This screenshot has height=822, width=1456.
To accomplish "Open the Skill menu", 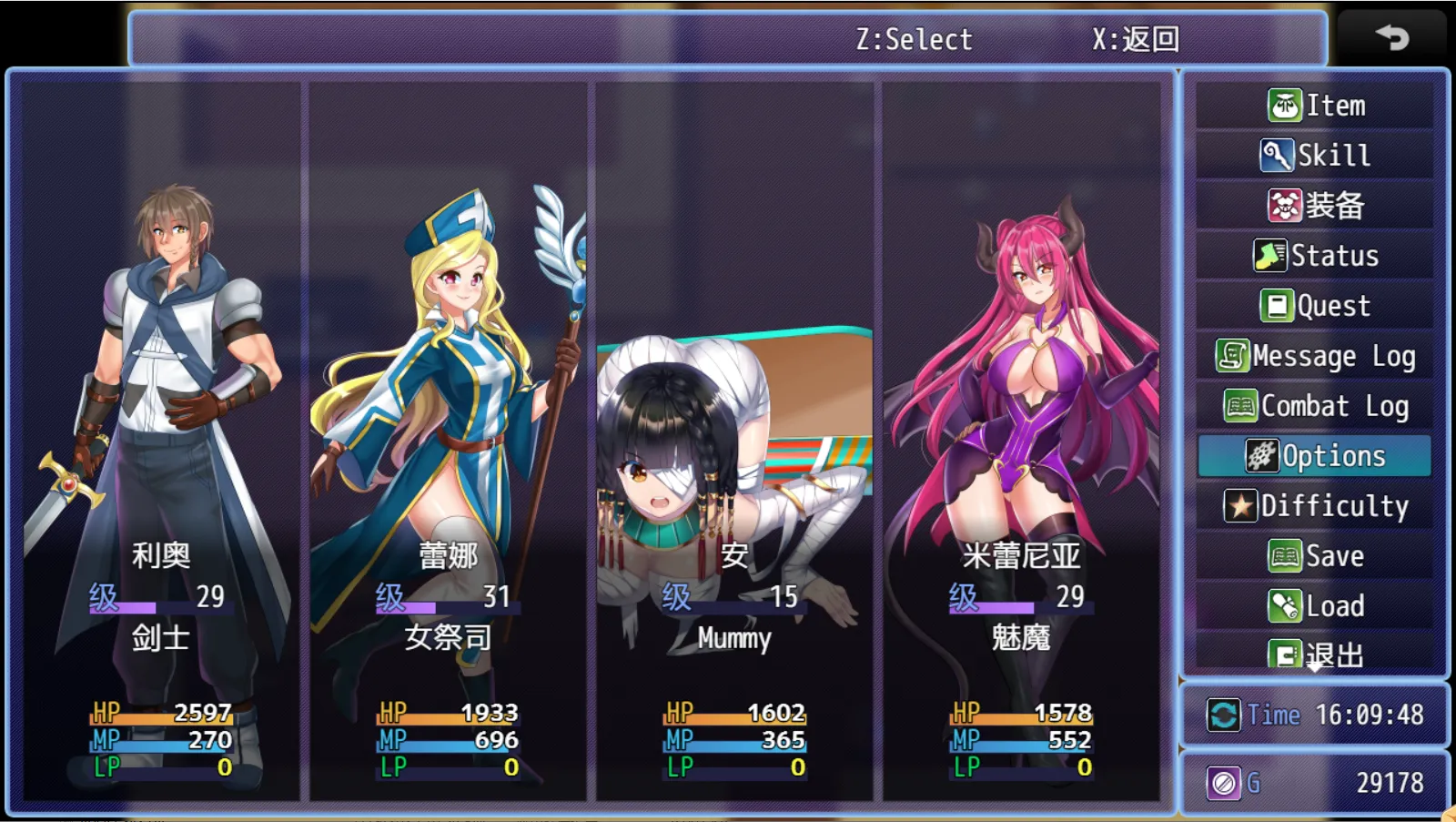I will coord(1315,156).
